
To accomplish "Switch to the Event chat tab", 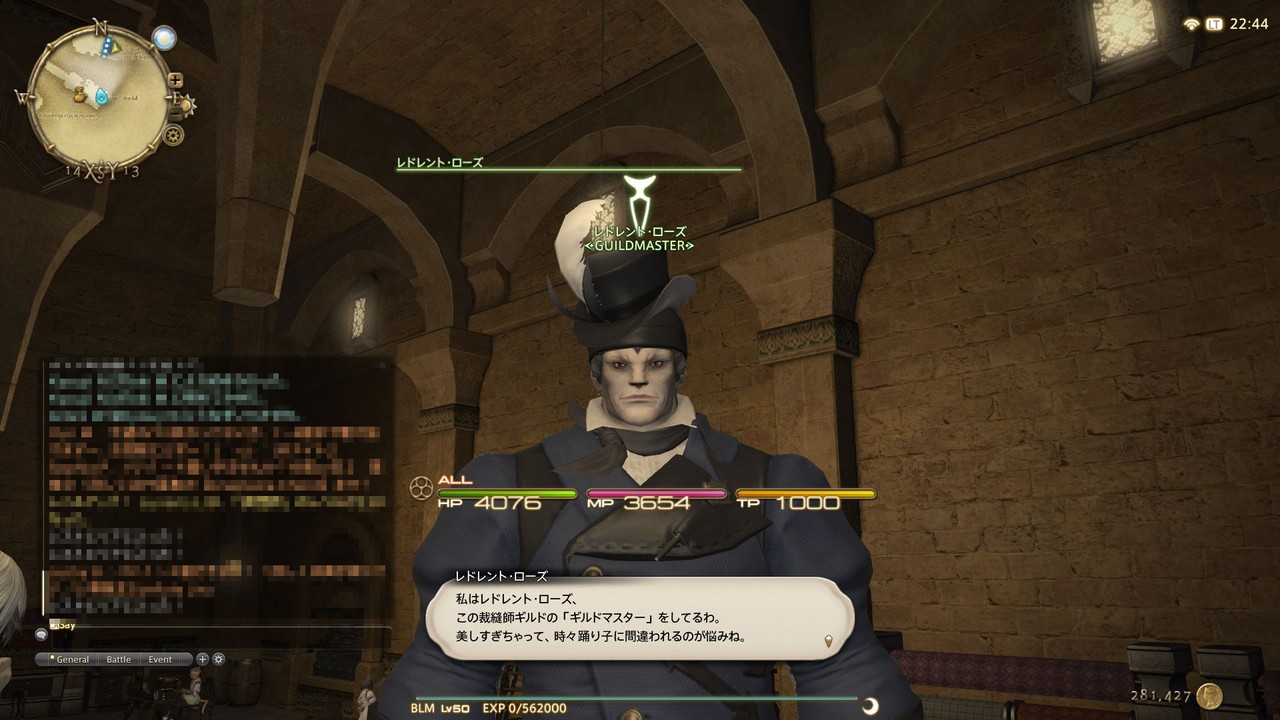I will coord(160,659).
